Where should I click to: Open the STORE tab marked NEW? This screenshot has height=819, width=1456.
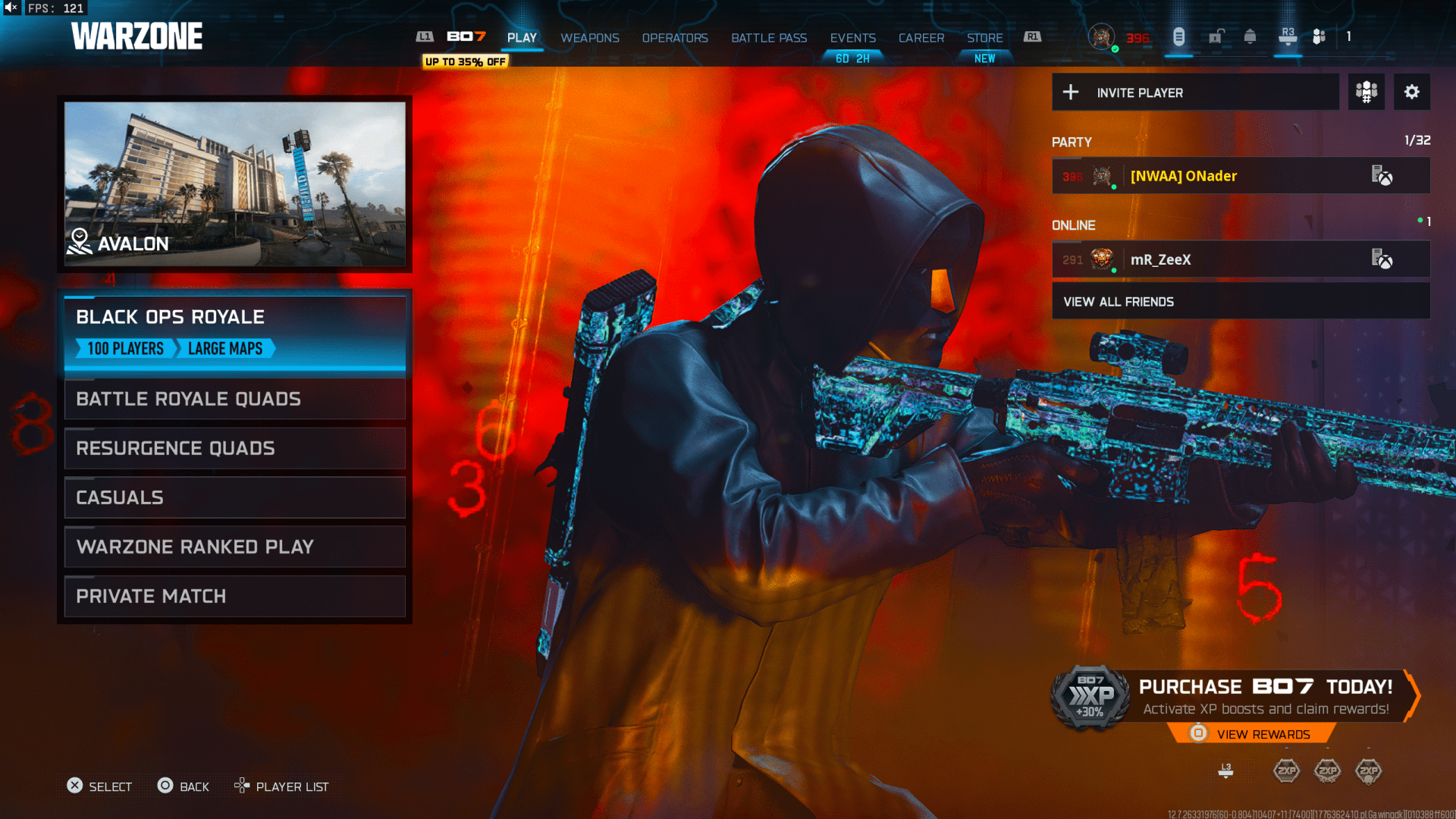pyautogui.click(x=984, y=37)
